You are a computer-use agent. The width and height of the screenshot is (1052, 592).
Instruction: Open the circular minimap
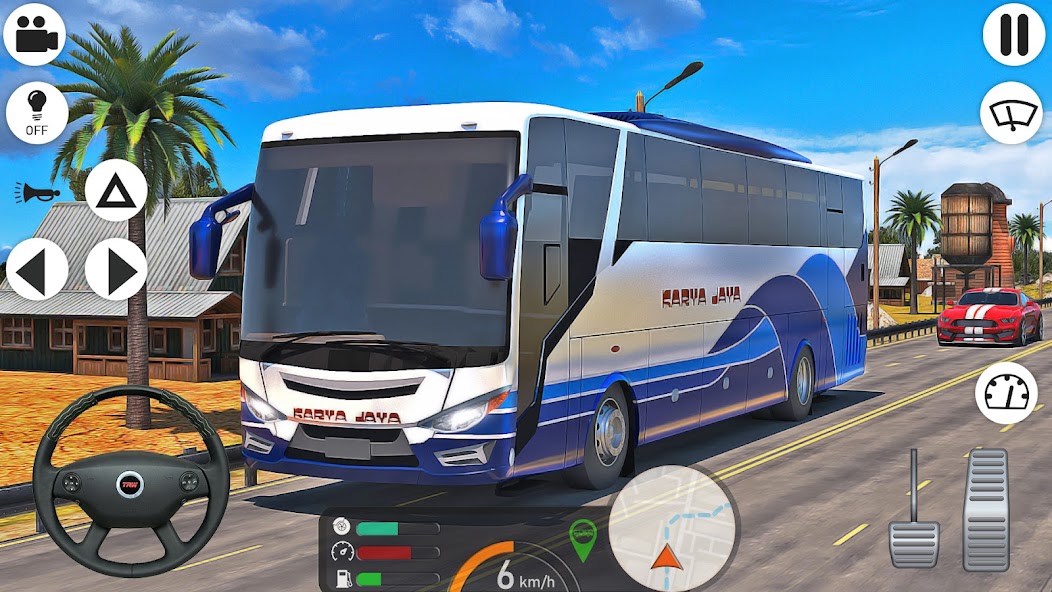coord(672,529)
